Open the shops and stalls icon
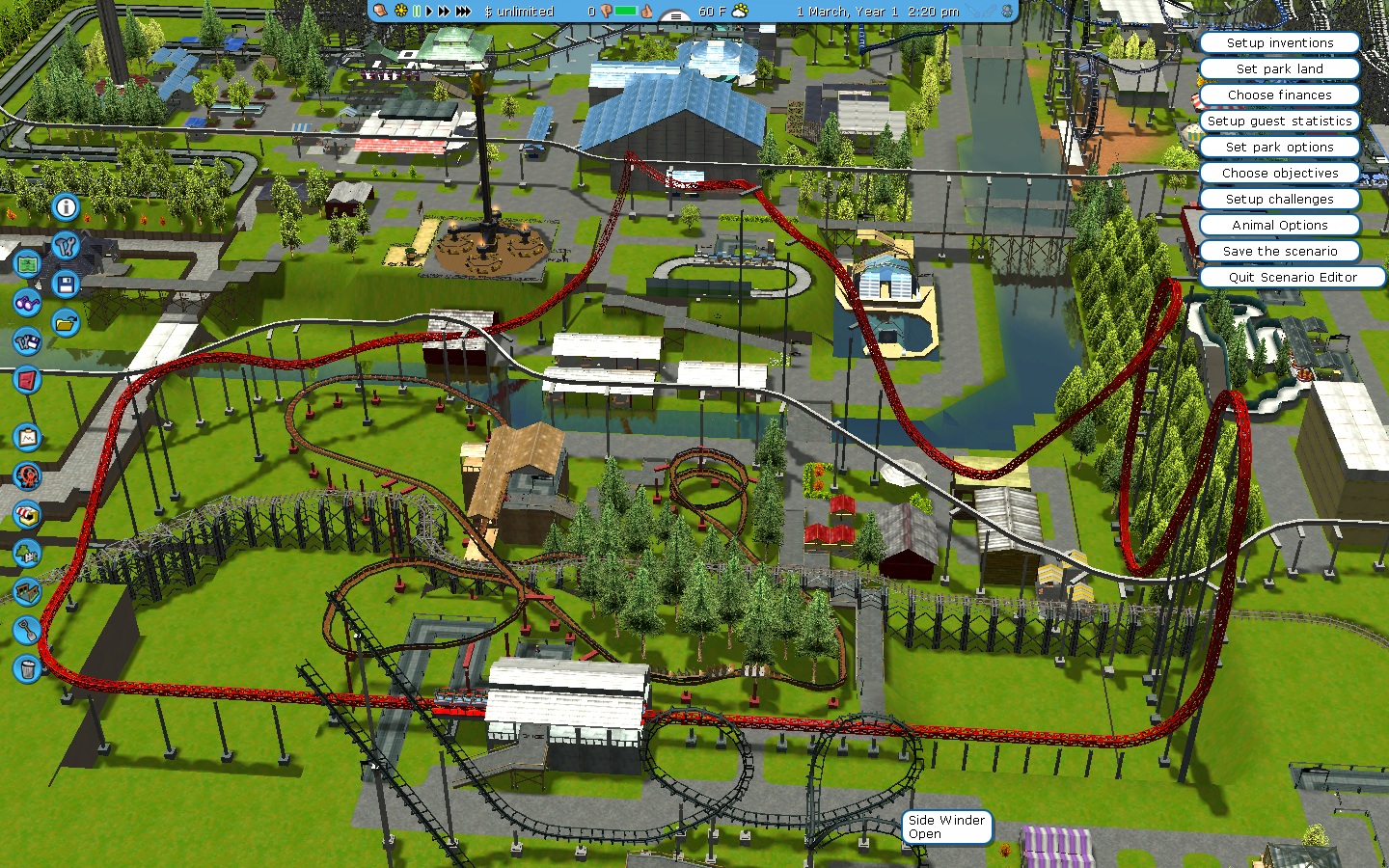 27,514
